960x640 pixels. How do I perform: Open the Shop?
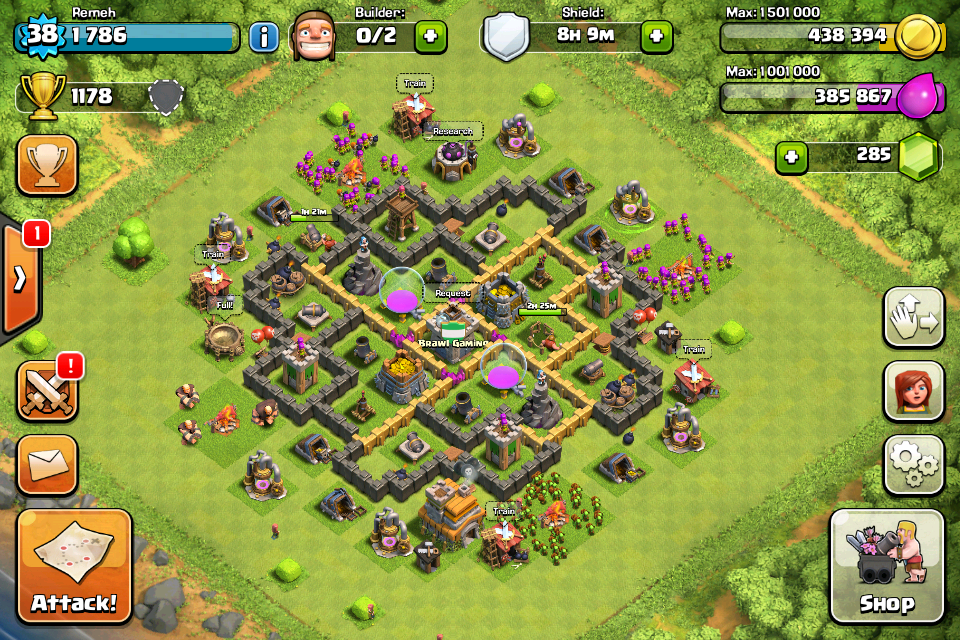886,566
